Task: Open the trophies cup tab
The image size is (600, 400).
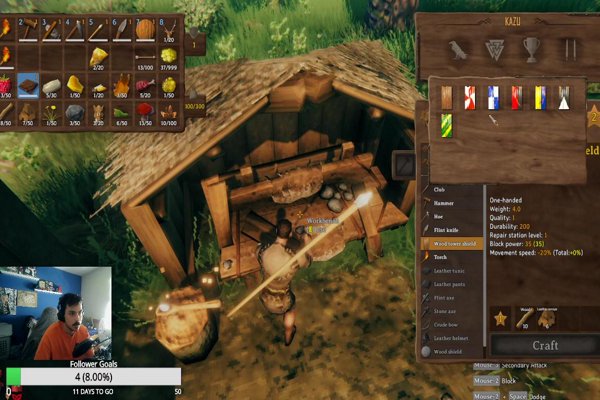Action: [x=531, y=49]
